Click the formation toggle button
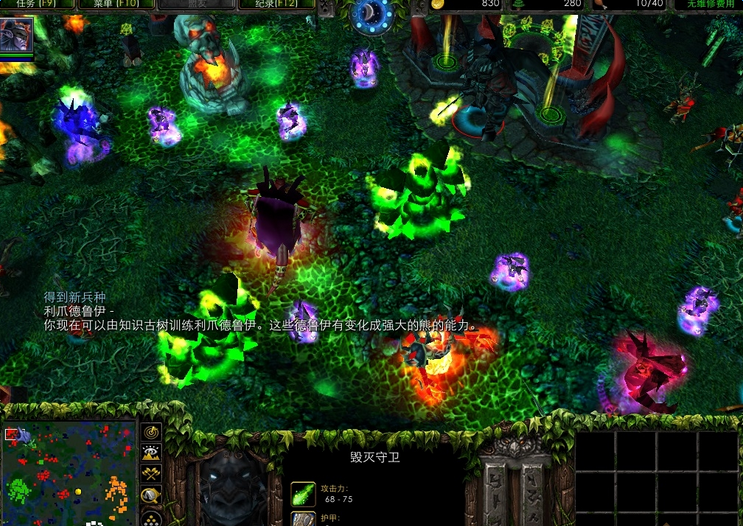This screenshot has width=743, height=526. pos(152,516)
